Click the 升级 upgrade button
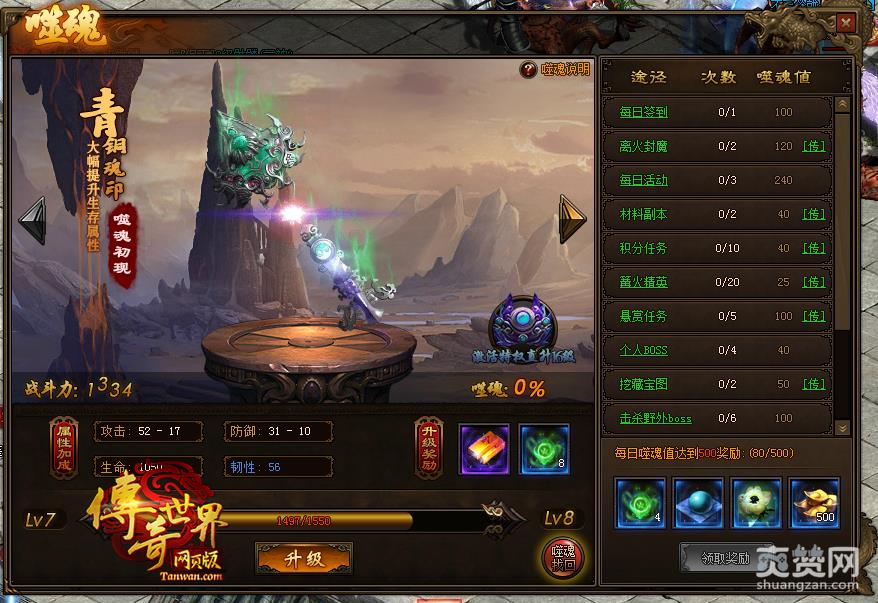The height and width of the screenshot is (603, 878). (304, 558)
